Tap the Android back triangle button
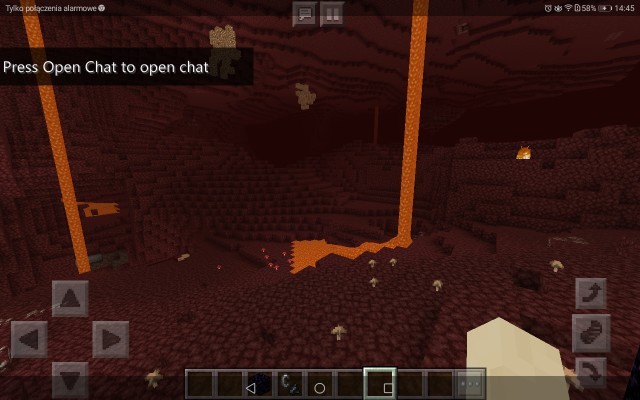 [x=251, y=387]
